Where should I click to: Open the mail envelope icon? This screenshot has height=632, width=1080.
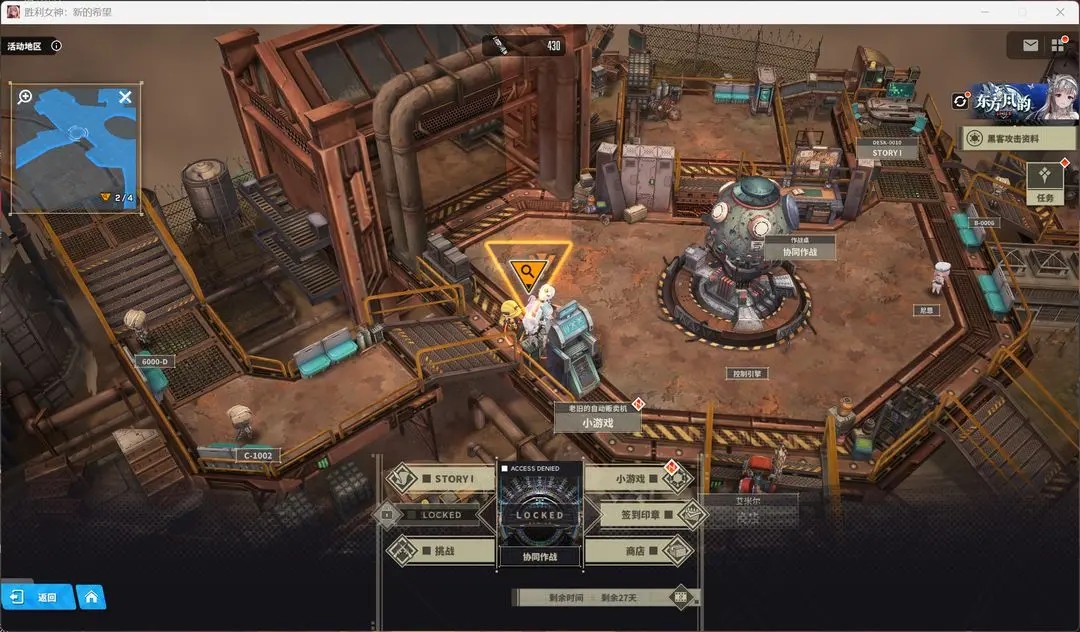(1030, 45)
